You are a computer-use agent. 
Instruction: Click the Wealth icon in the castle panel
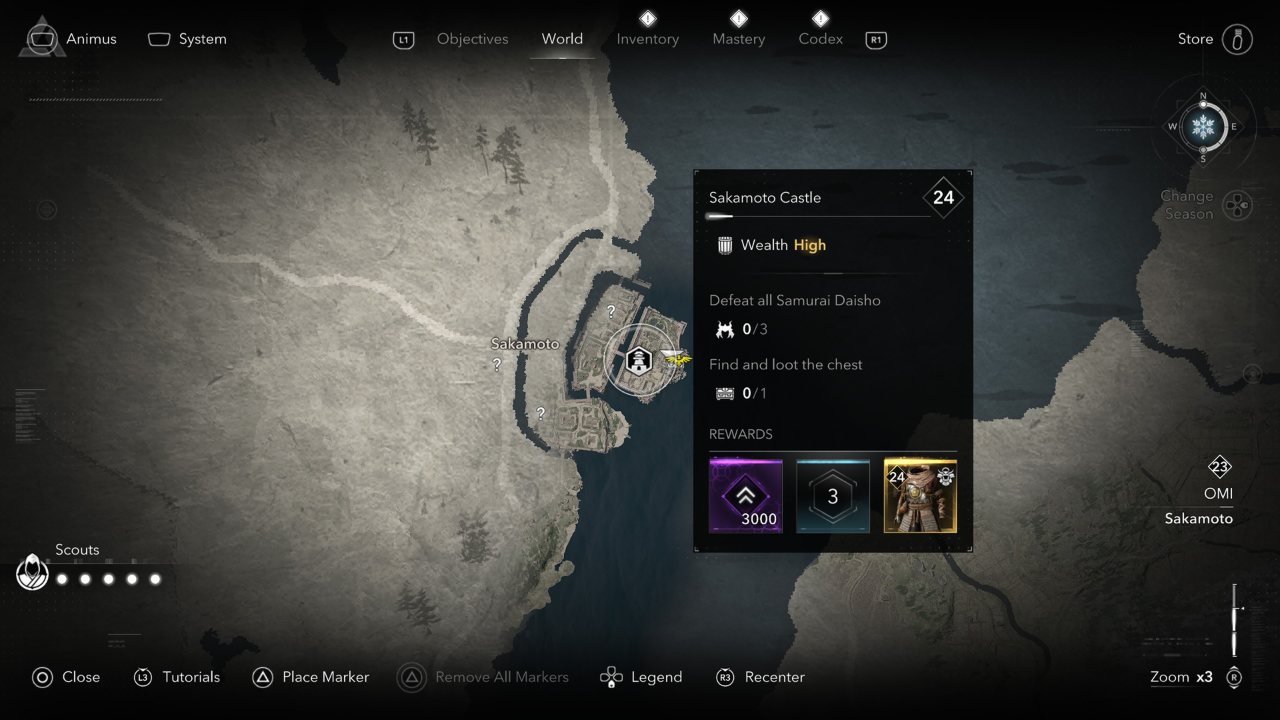(722, 245)
